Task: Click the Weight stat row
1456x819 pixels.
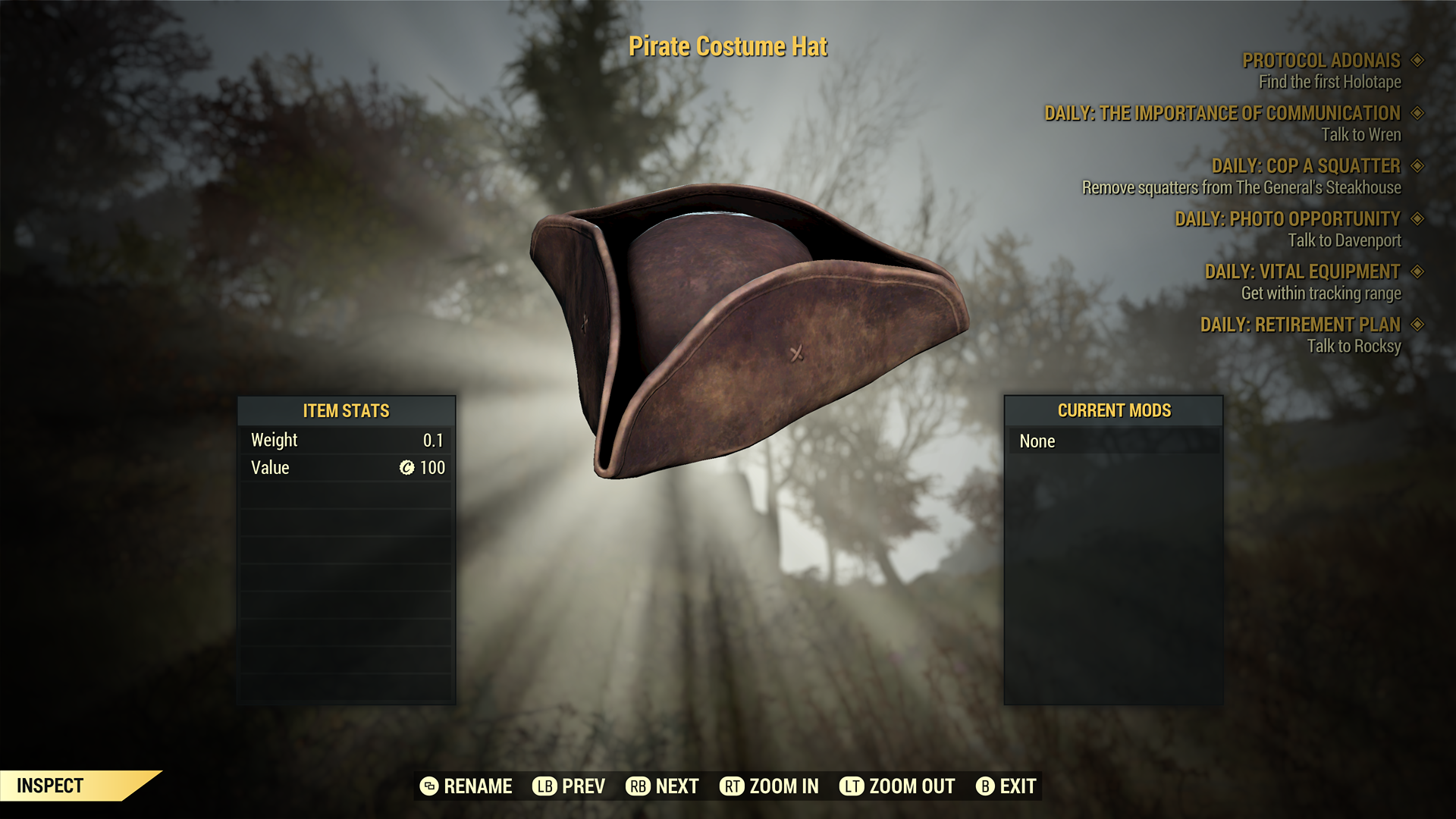Action: 345,440
